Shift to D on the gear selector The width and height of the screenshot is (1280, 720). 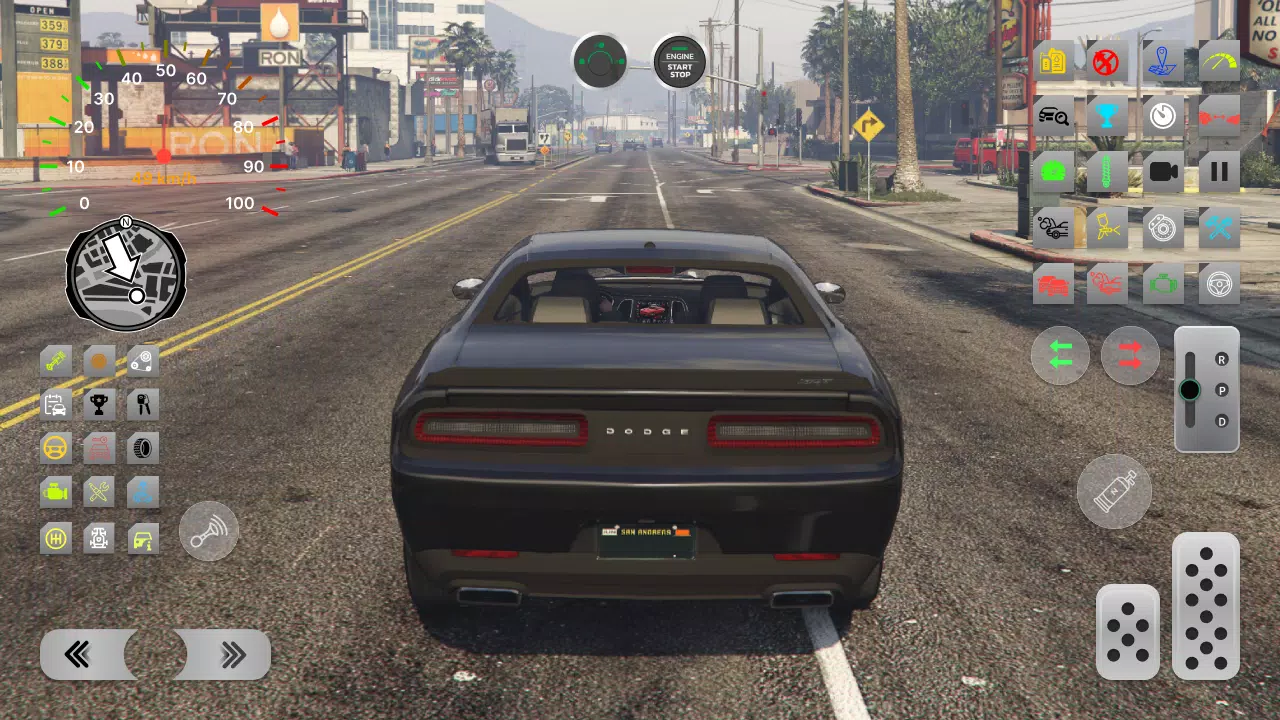pos(1222,423)
